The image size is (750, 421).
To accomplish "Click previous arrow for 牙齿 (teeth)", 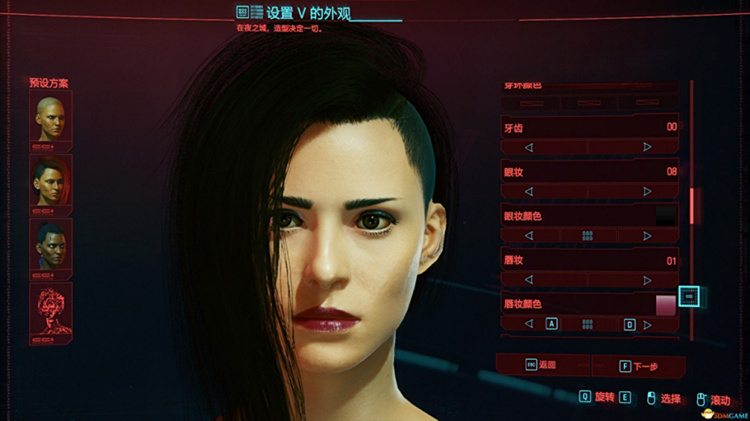I will point(529,147).
